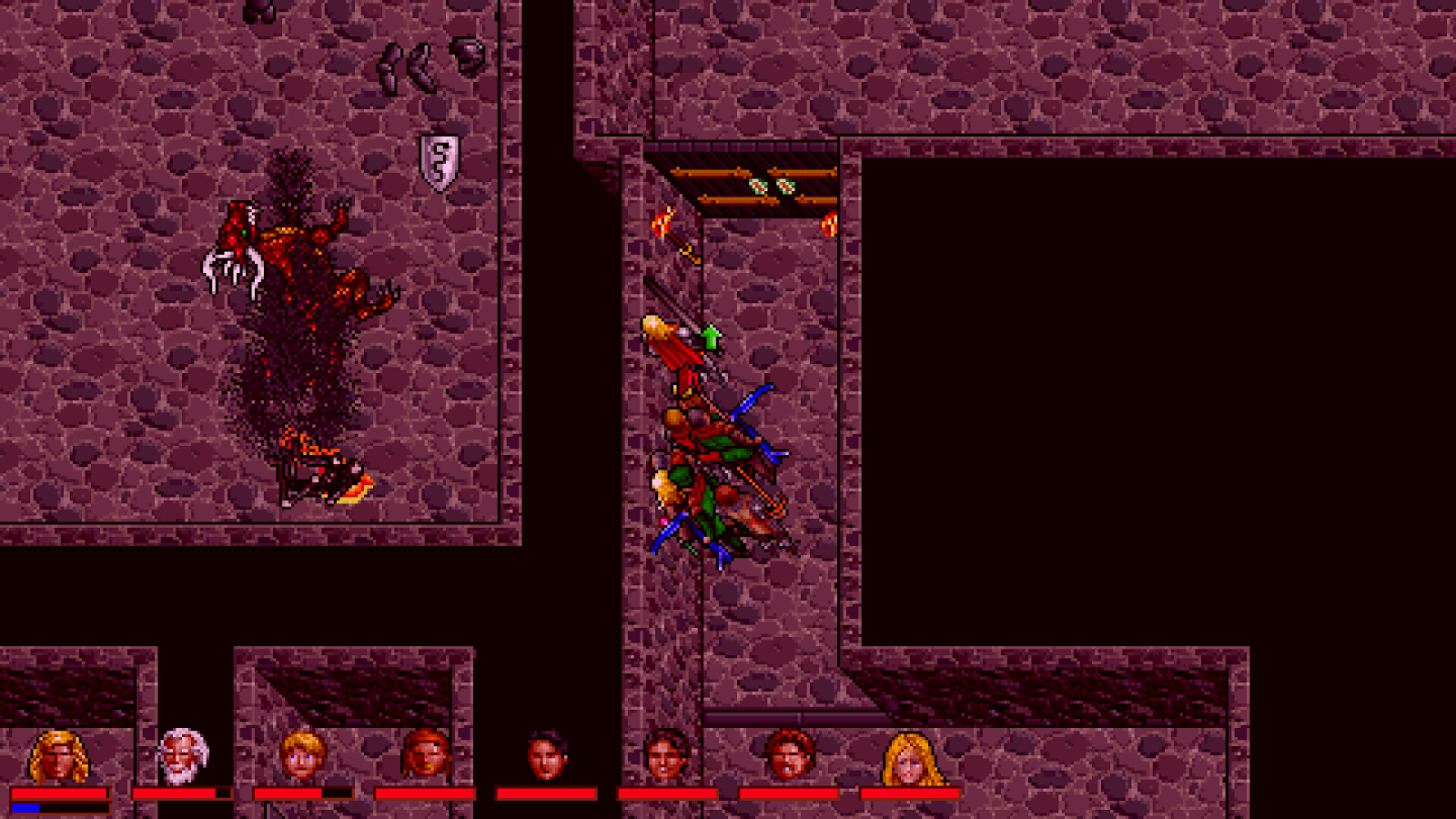Screen dimensions: 1456x819
Task: Select the red-haired companion's portrait
Action: [x=423, y=755]
